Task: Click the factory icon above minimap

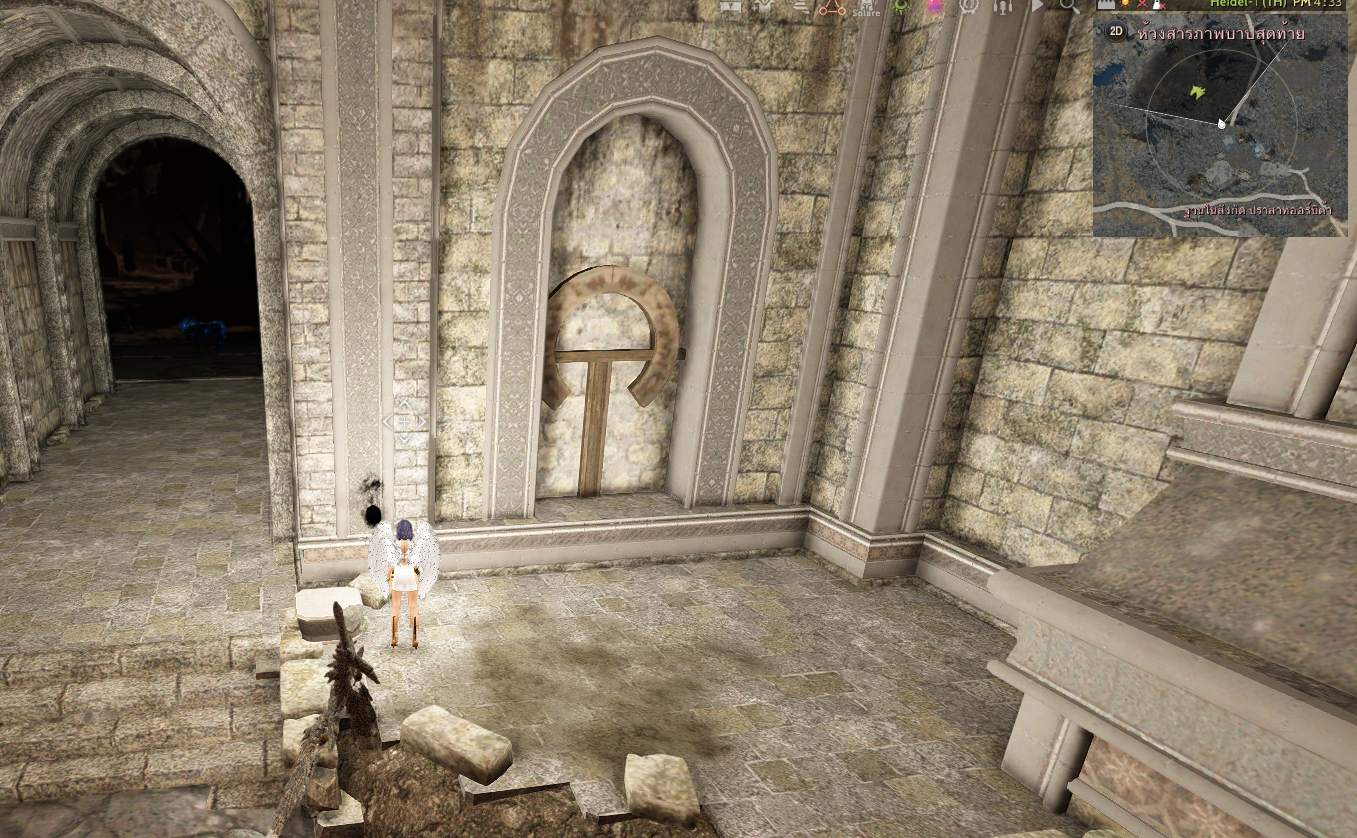Action: click(x=1105, y=5)
